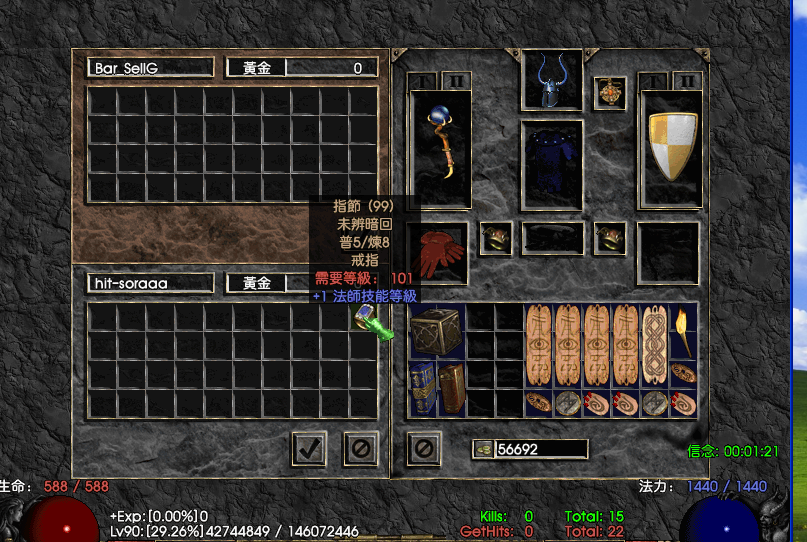Screen dimensions: 807x542
Task: Pick the dark blue body armor
Action: point(552,165)
